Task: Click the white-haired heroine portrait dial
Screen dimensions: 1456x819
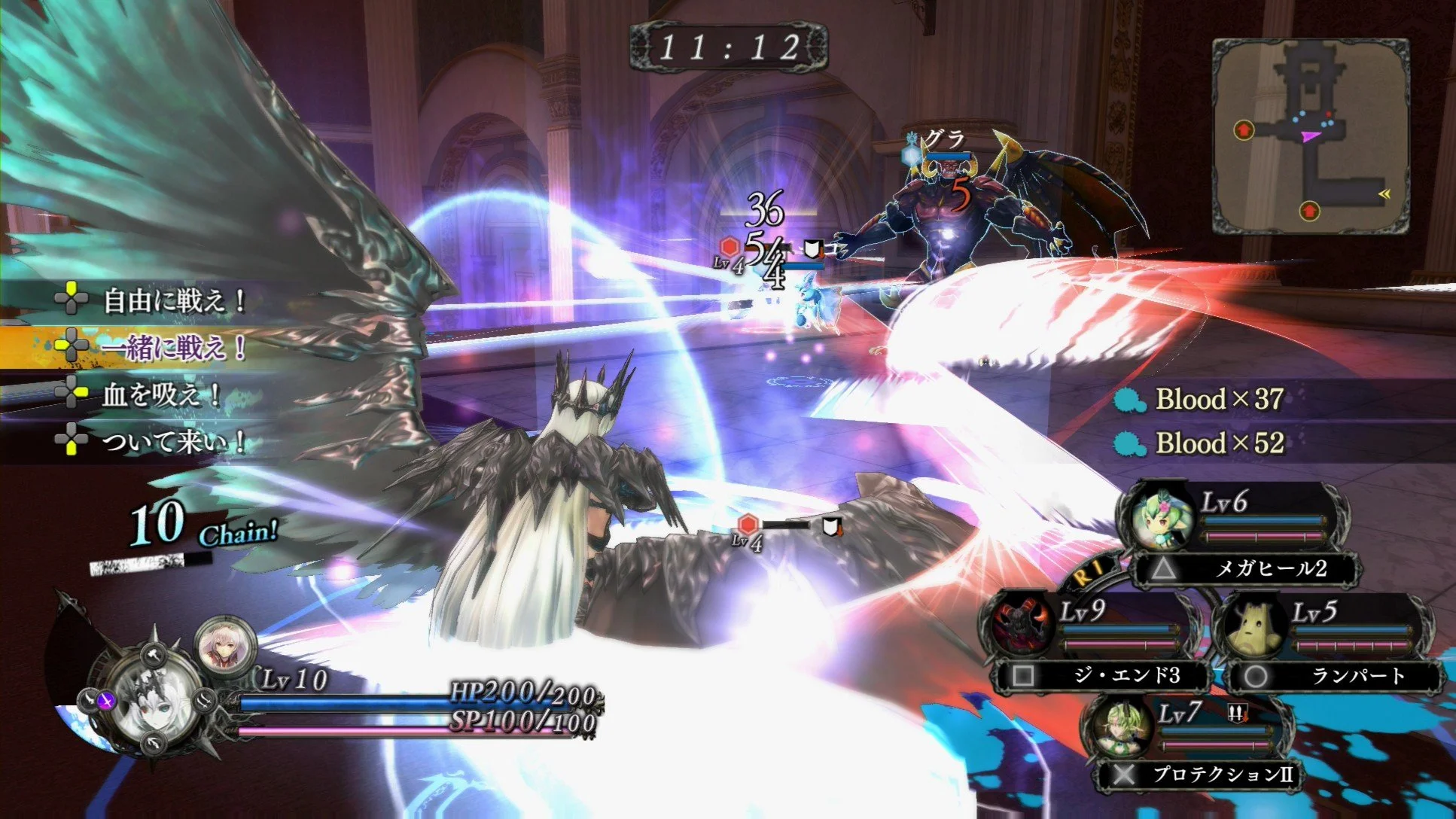Action: (154, 699)
